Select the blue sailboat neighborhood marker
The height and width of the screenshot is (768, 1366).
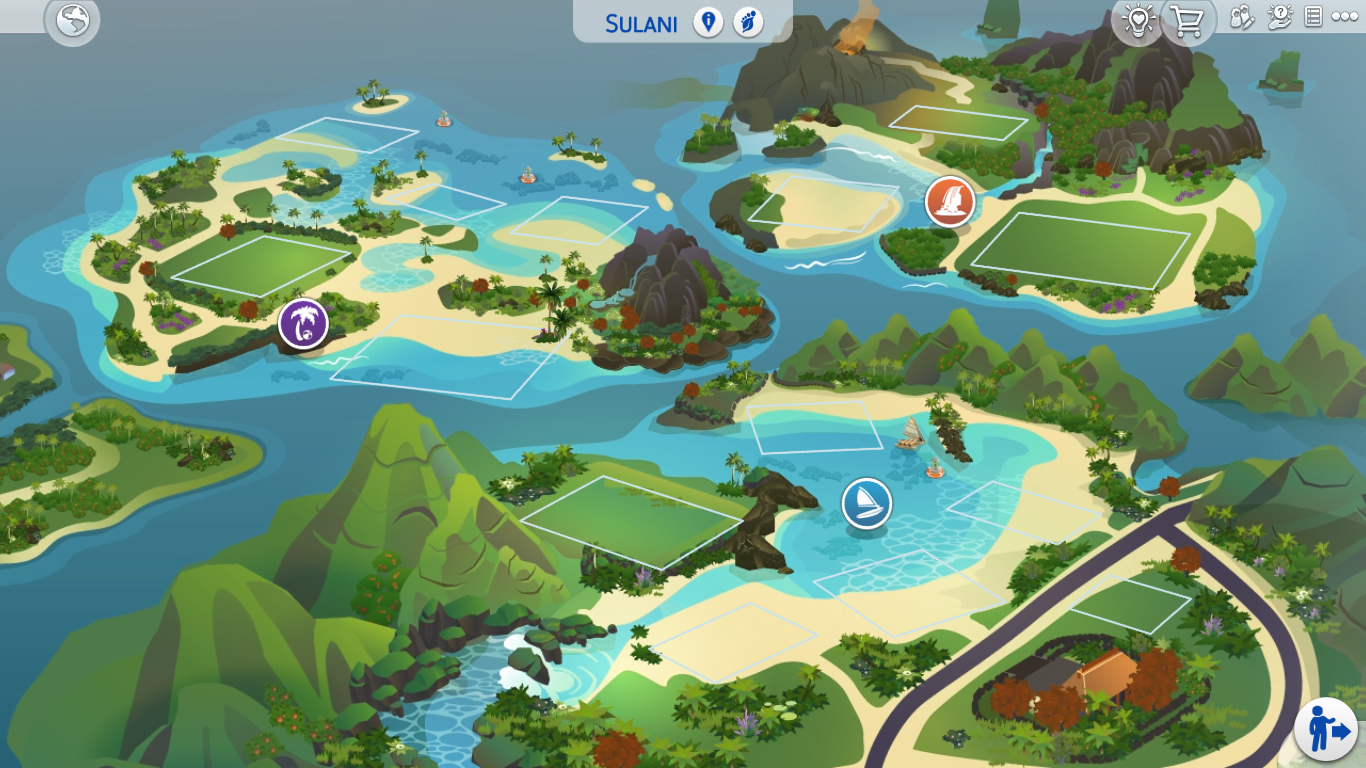coord(866,503)
